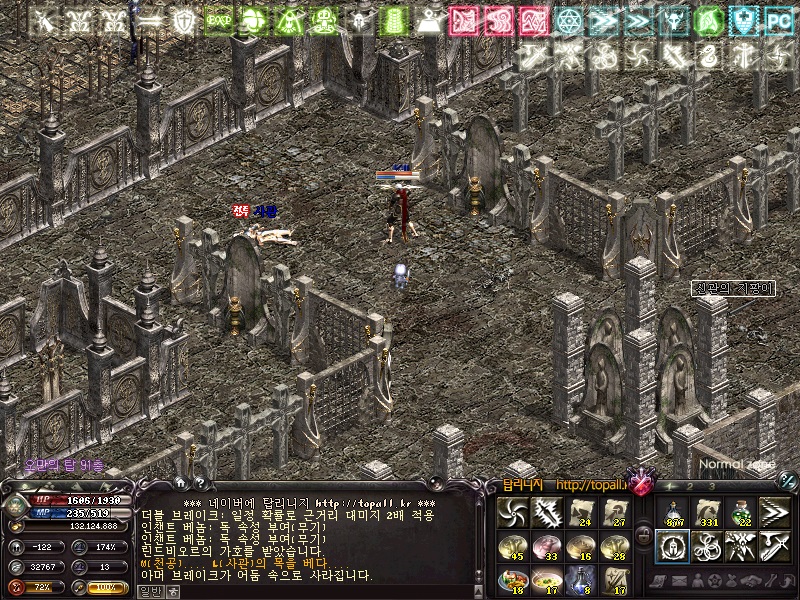This screenshot has height=600, width=800.
Task: Activate the triple chevron haste skill slot
Action: coord(775,512)
